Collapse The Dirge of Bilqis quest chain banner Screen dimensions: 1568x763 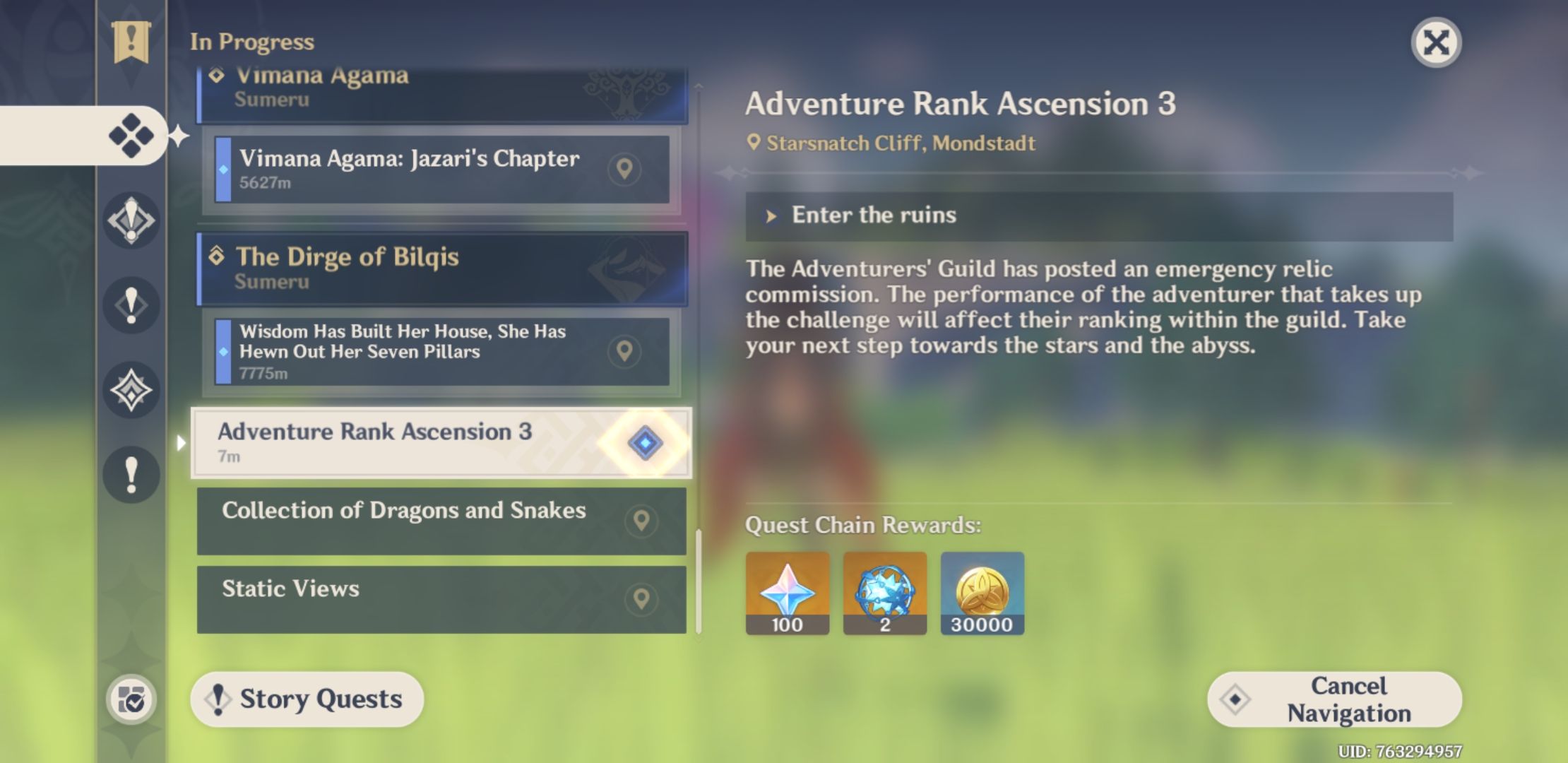coord(438,268)
